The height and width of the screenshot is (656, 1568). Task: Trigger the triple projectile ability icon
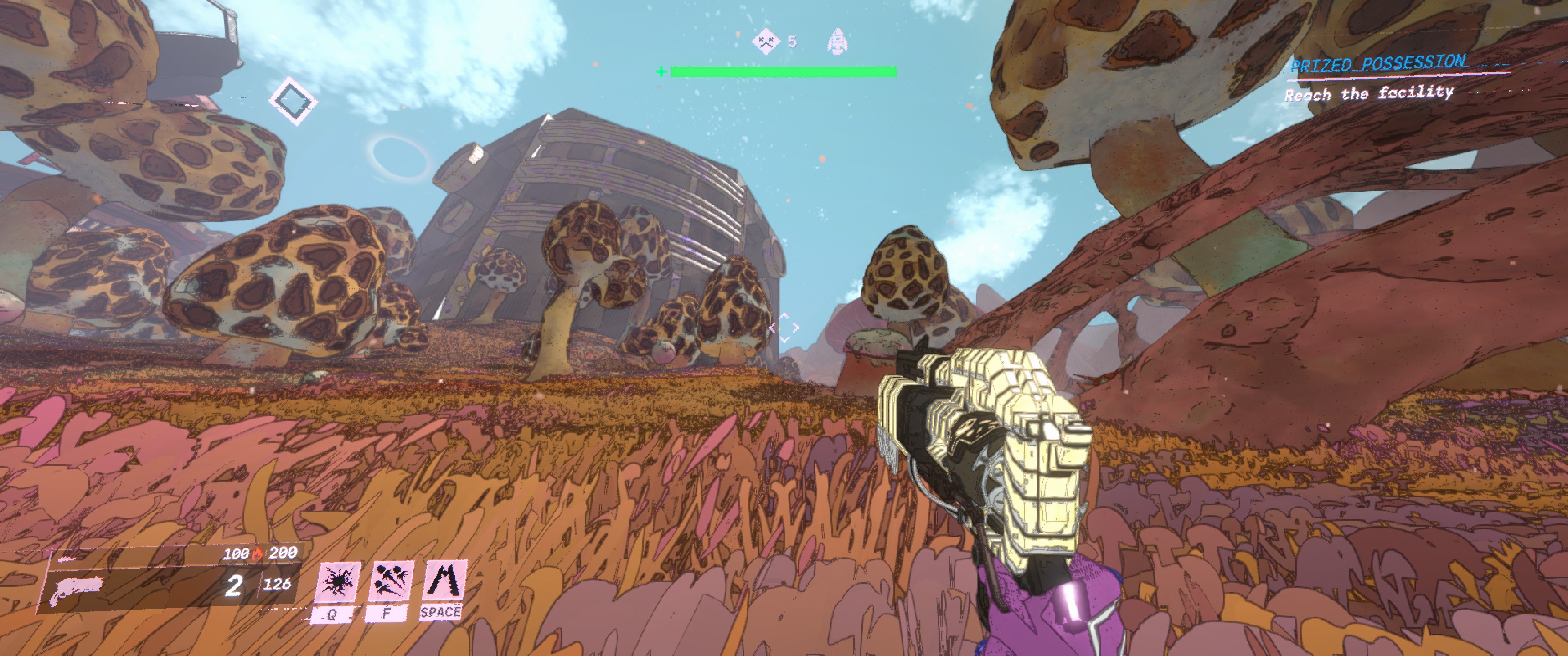pos(390,582)
